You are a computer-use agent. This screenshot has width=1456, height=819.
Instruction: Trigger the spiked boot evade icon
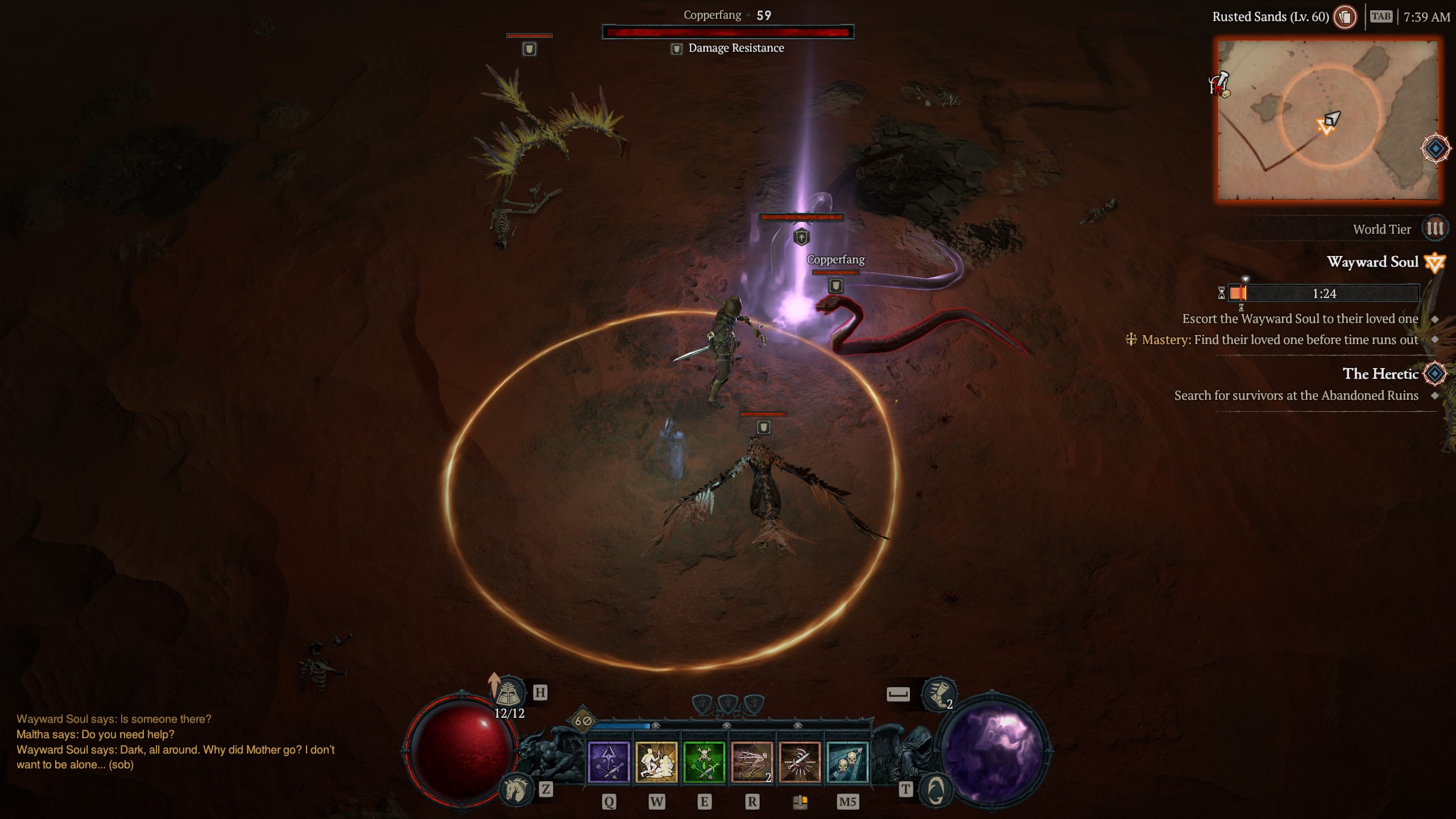(938, 694)
